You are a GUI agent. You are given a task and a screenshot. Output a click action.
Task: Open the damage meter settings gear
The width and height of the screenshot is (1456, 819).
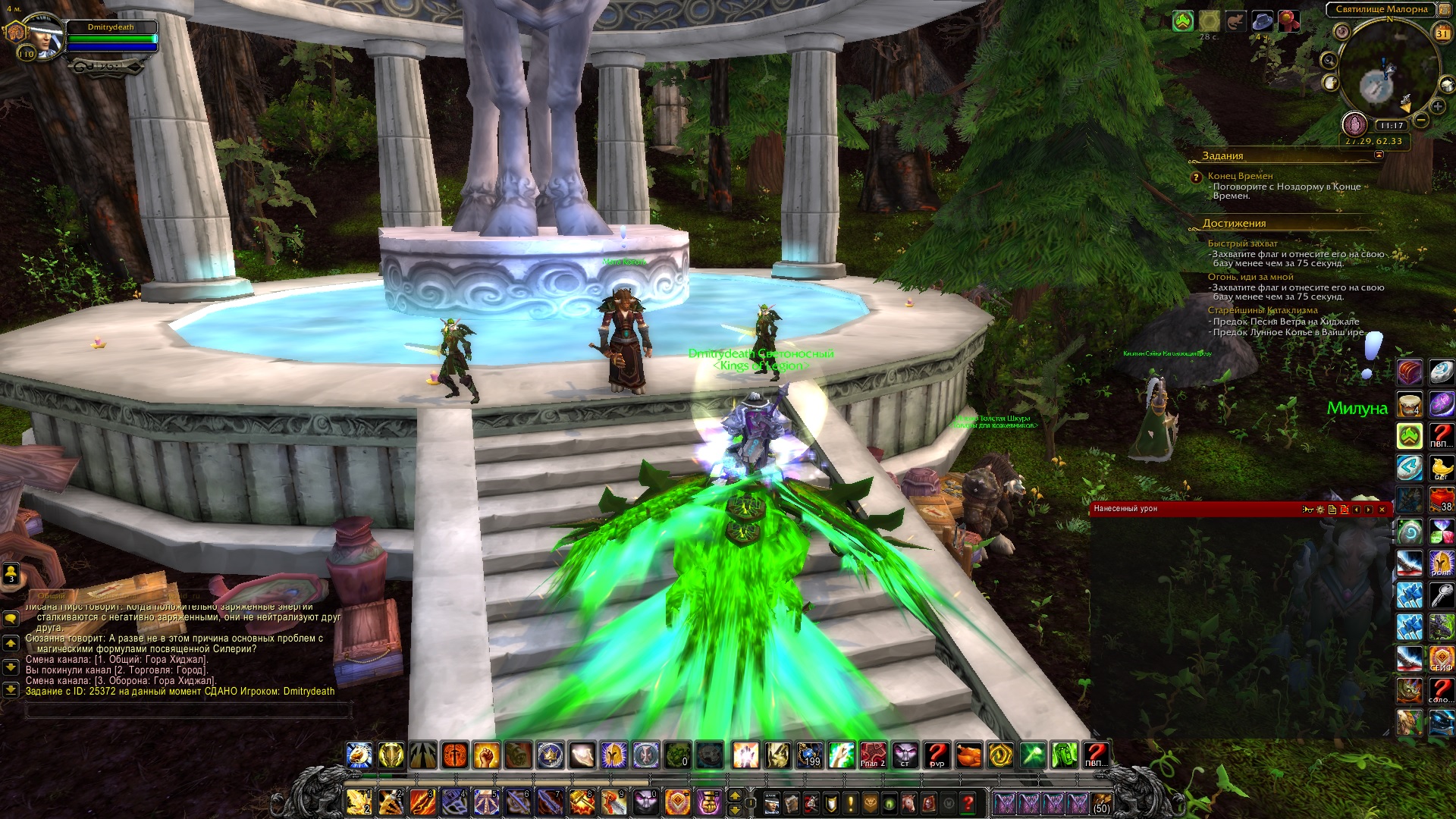click(1320, 510)
